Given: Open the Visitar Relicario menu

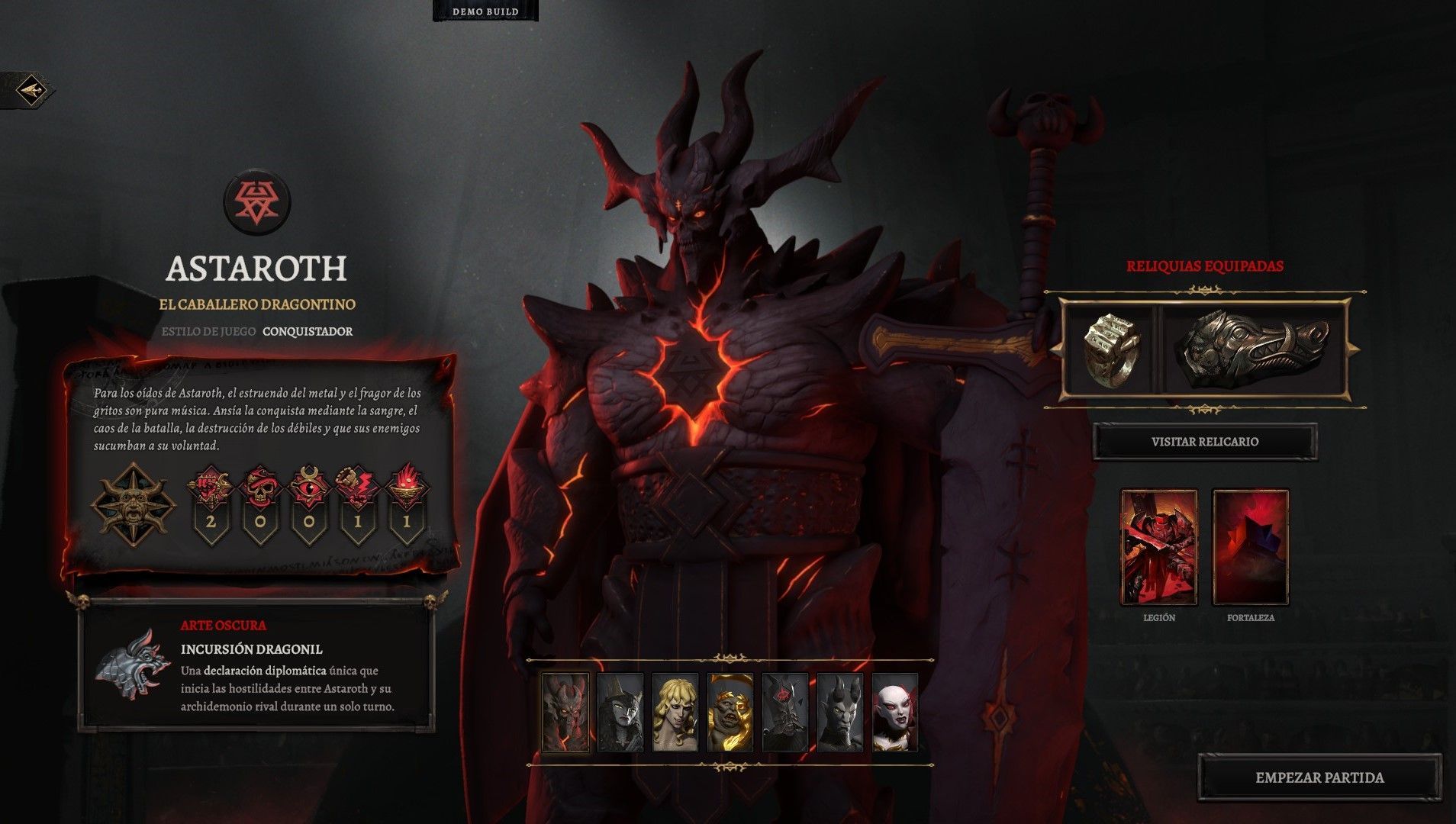Looking at the screenshot, I should 1205,442.
